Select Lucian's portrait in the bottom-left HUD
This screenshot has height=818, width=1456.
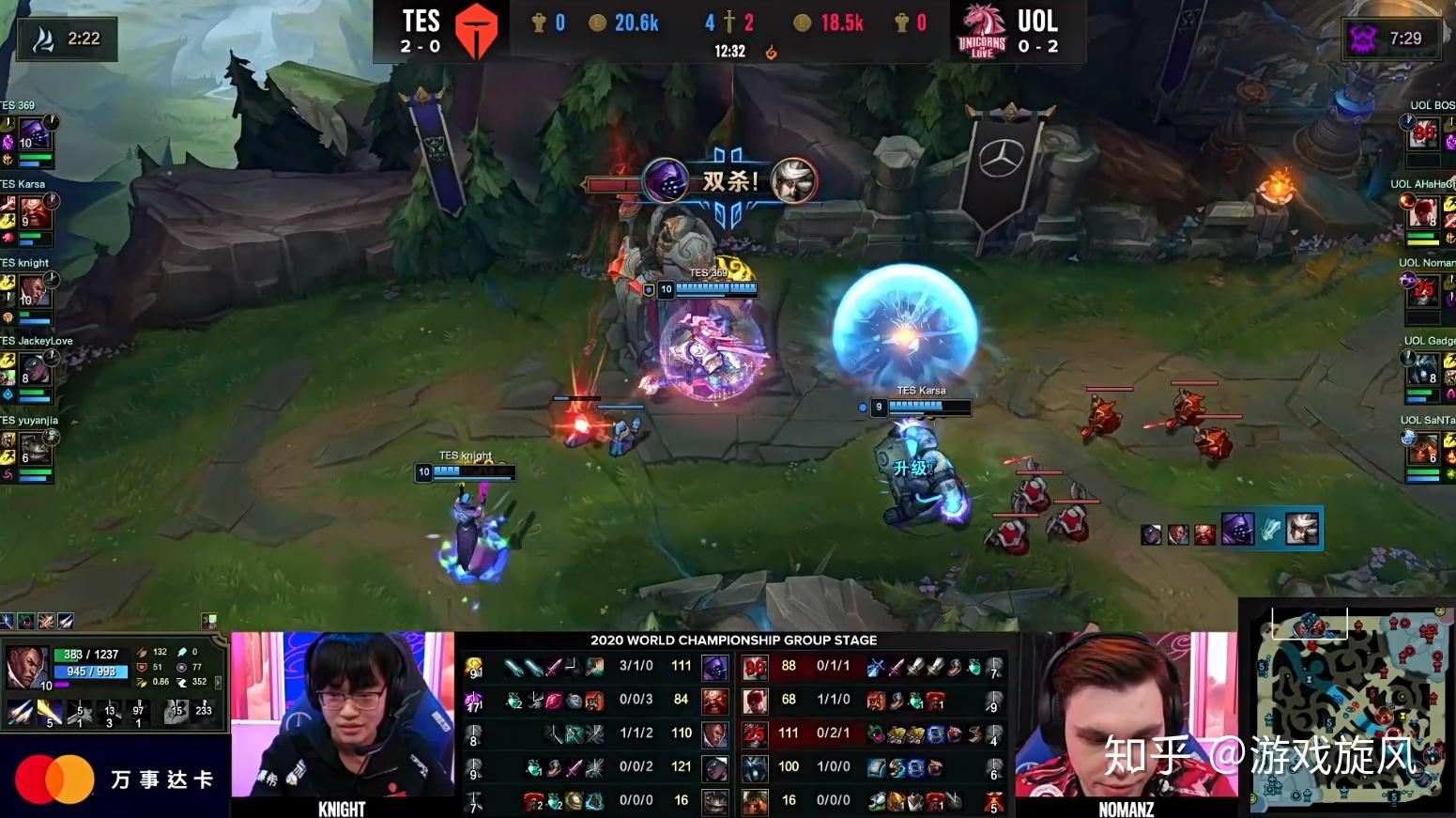tap(26, 669)
